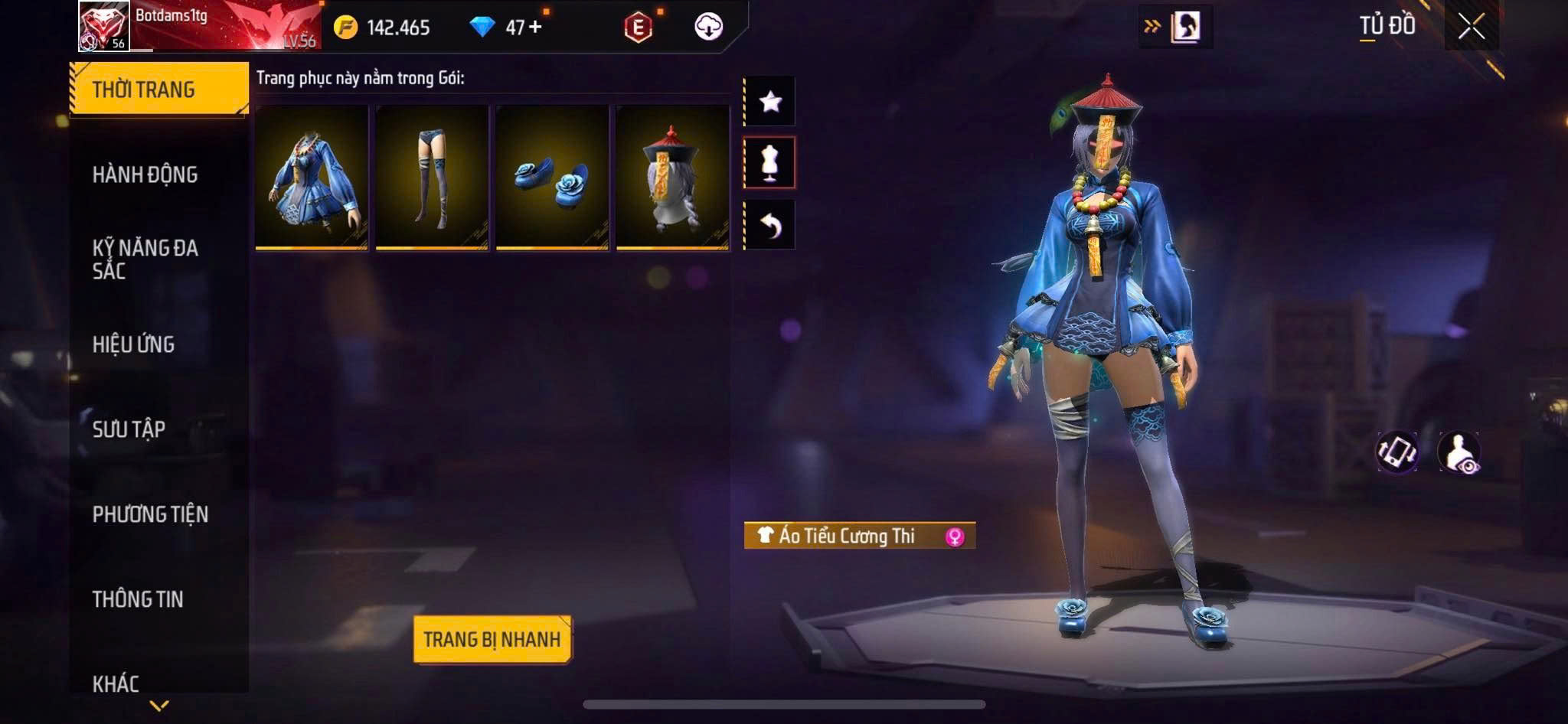Image resolution: width=1568 pixels, height=724 pixels.
Task: Click the star favorites button
Action: [770, 101]
